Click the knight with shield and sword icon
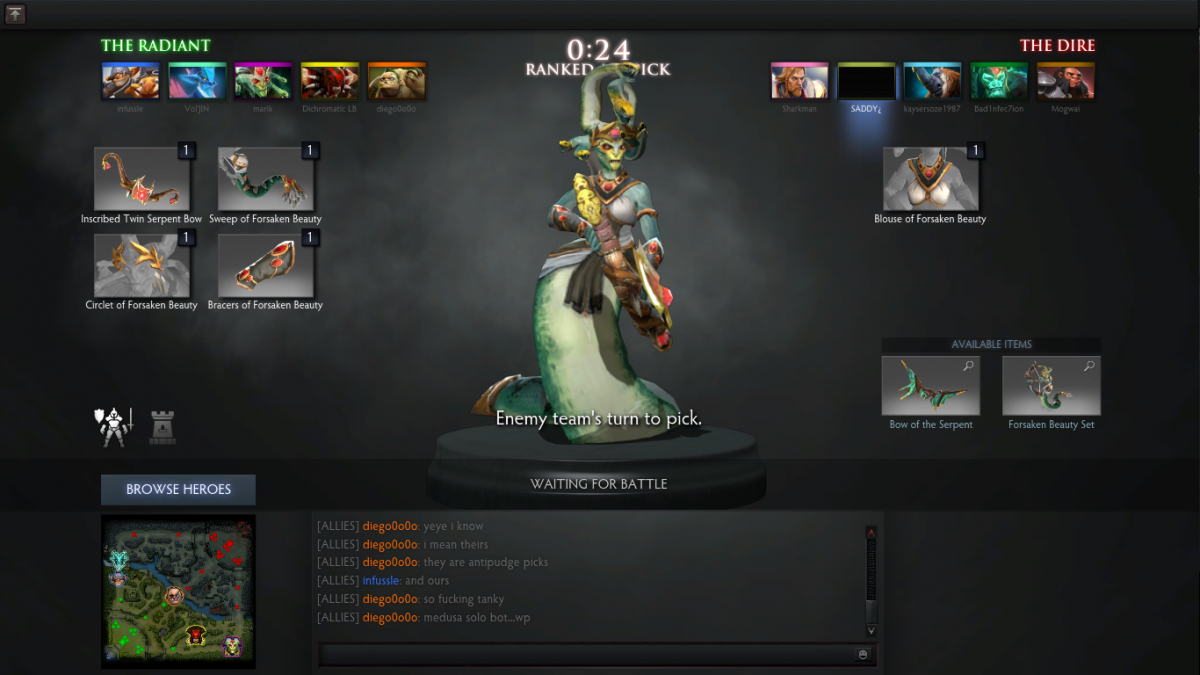 [x=113, y=426]
